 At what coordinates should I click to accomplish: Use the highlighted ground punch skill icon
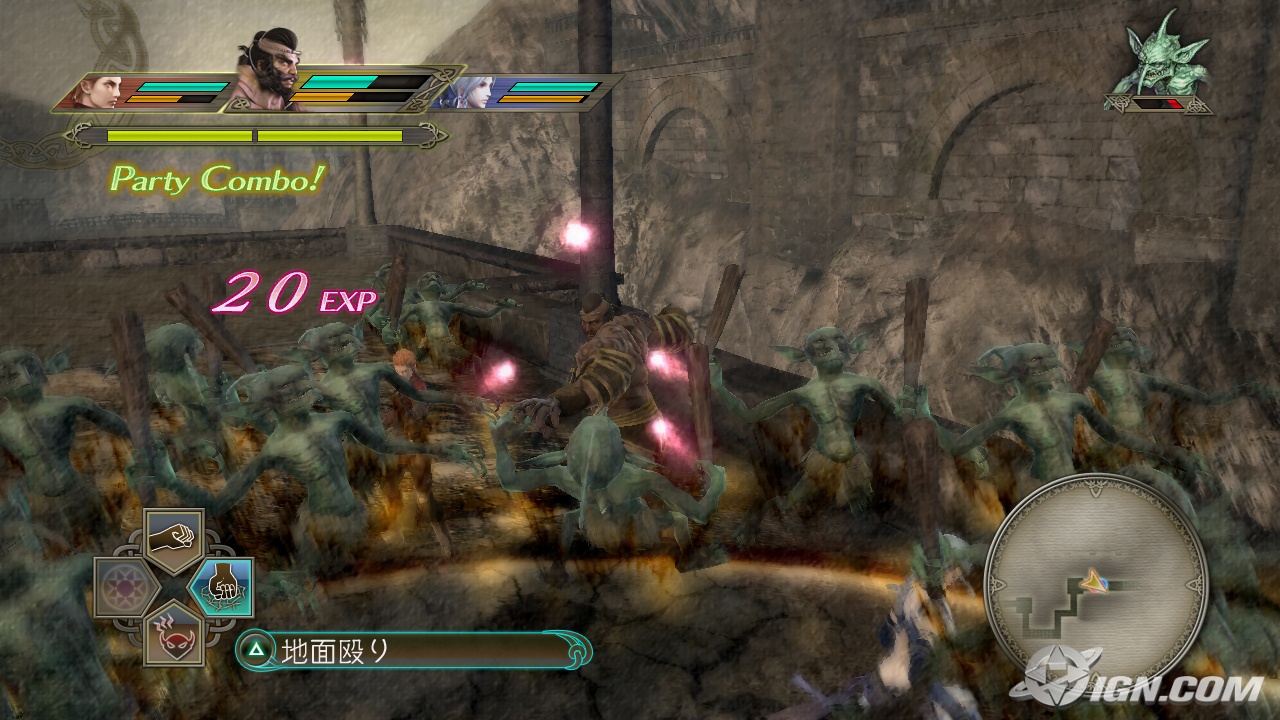pos(220,587)
